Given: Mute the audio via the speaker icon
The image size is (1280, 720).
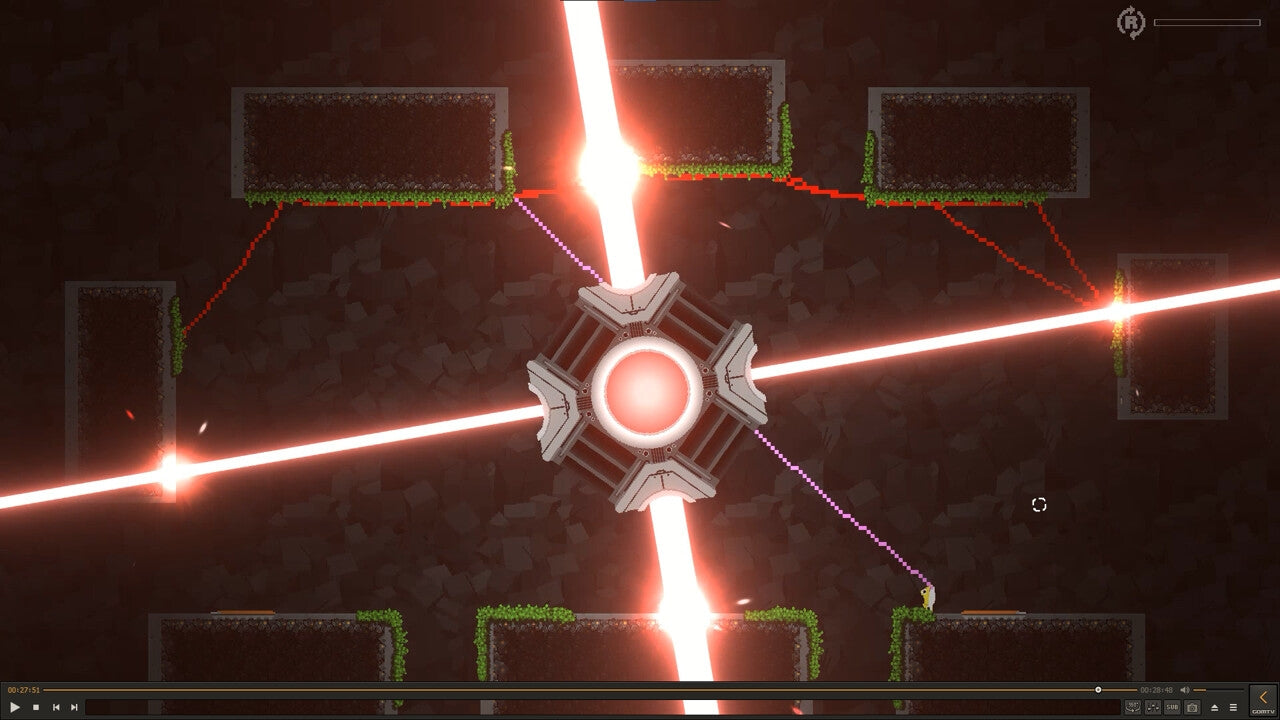Looking at the screenshot, I should click(x=1185, y=689).
